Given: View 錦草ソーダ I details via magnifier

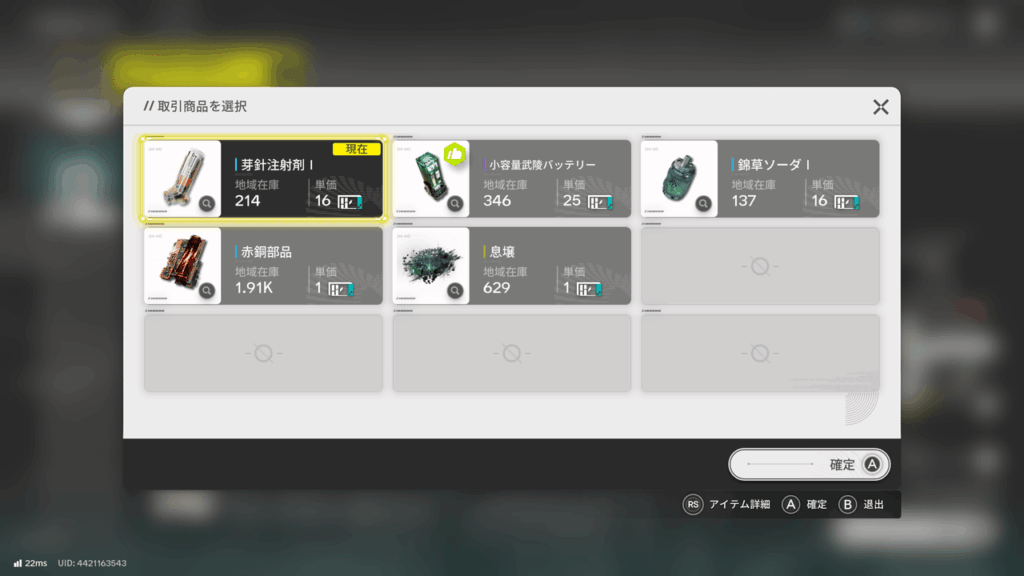Looking at the screenshot, I should pyautogui.click(x=703, y=204).
